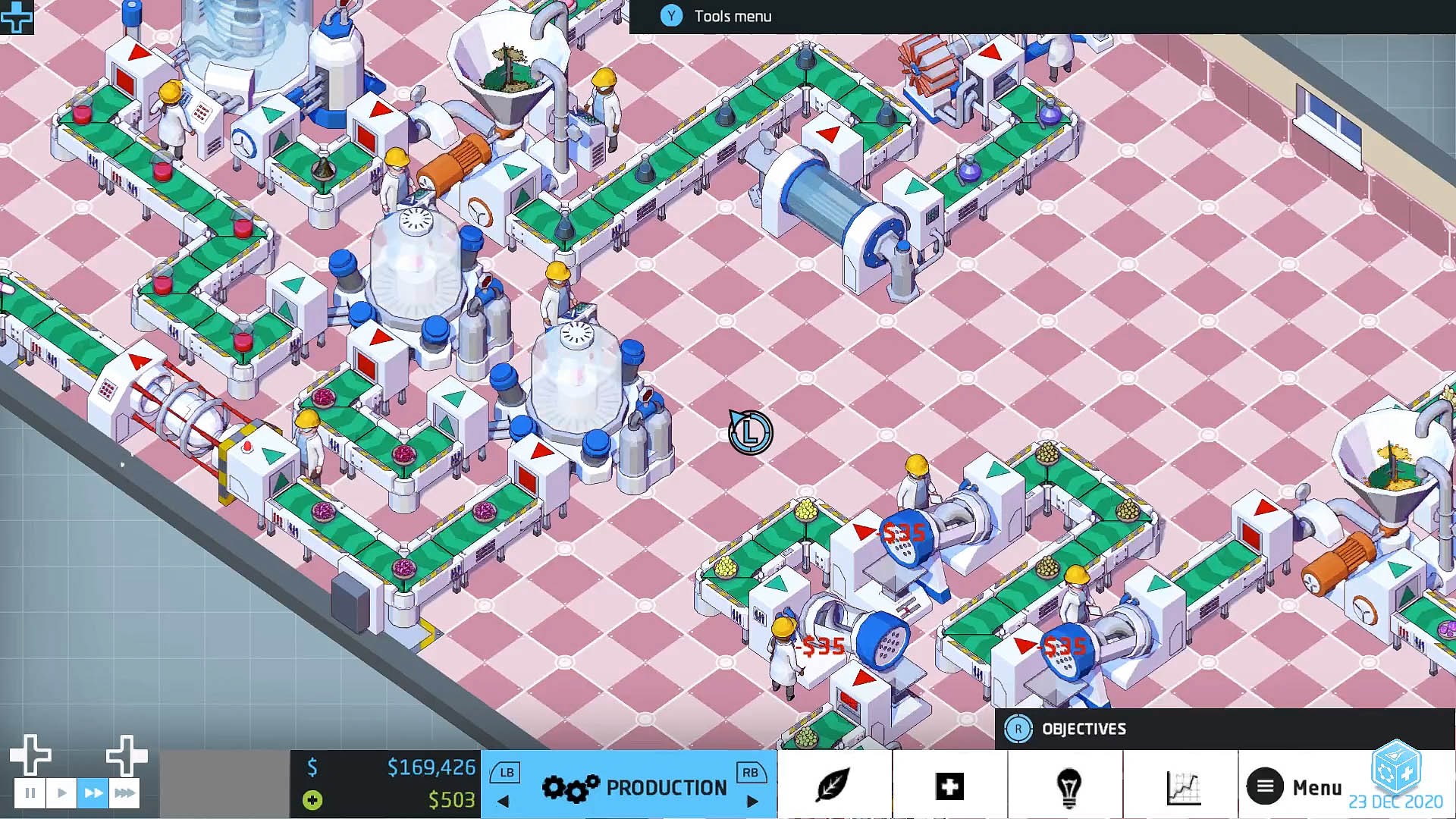Select the blue cube logo near the date

(1395, 773)
